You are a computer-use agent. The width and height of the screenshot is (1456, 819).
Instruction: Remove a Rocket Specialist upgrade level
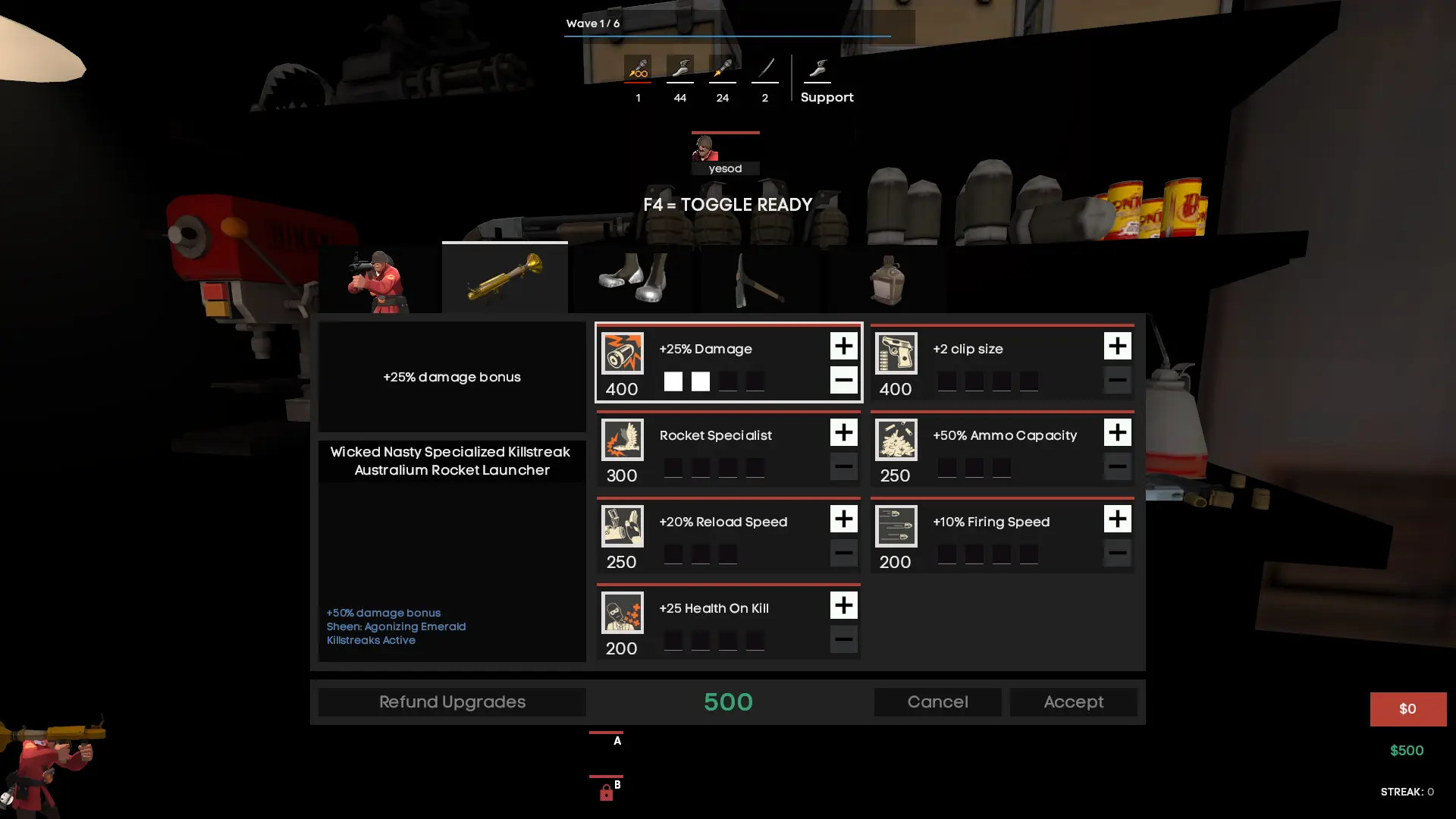click(x=844, y=466)
